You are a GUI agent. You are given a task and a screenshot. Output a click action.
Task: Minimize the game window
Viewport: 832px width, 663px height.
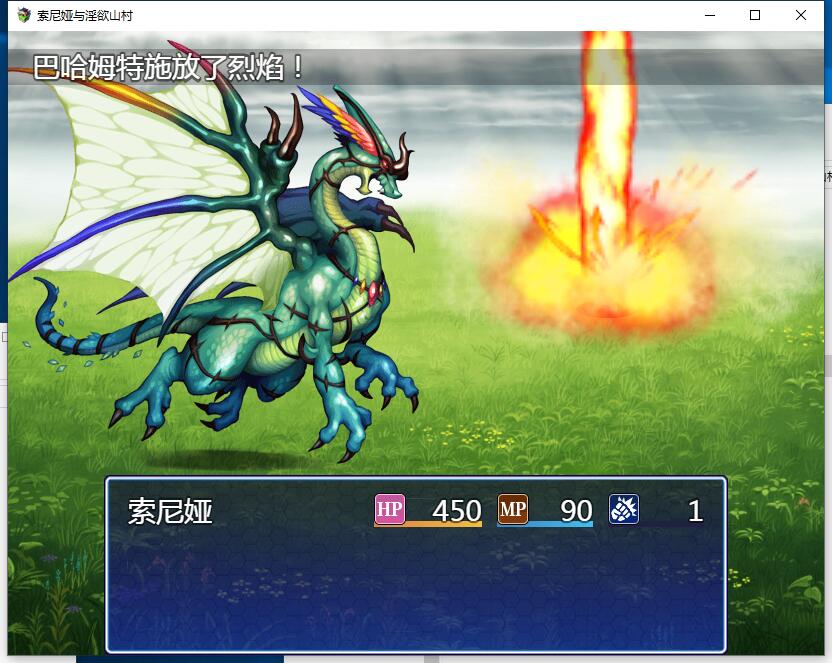click(709, 15)
